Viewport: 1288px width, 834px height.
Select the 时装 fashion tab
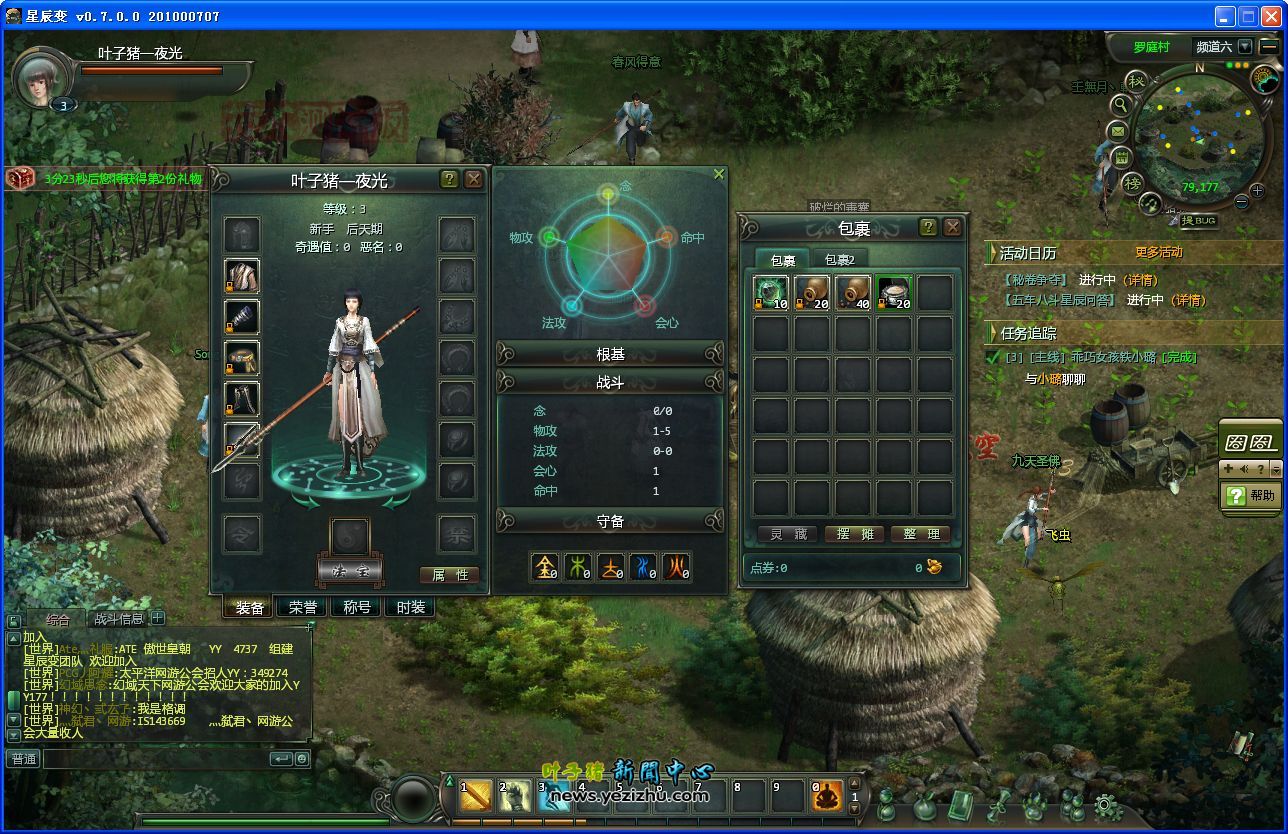click(410, 607)
